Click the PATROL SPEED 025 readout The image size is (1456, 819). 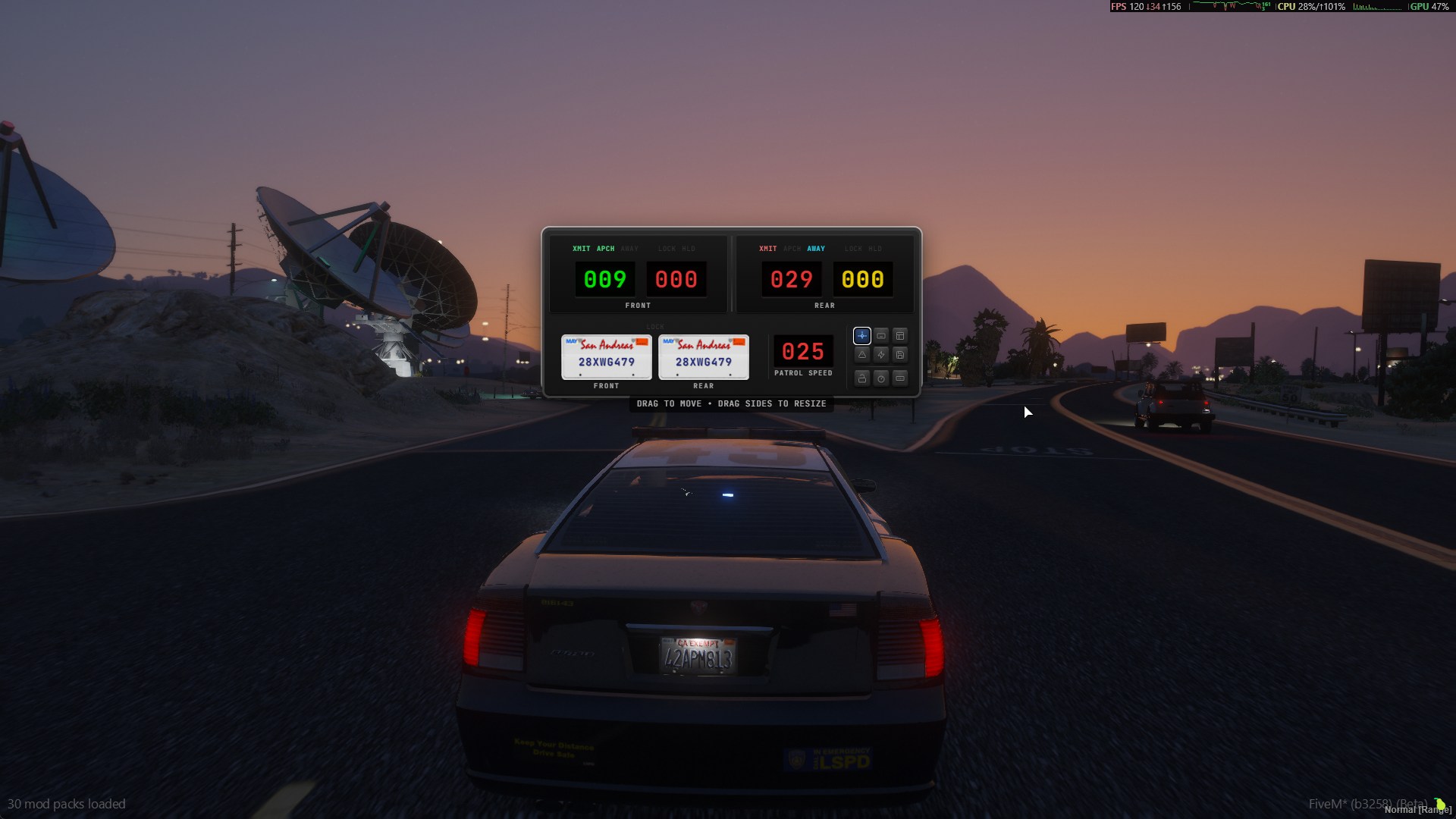tap(802, 352)
